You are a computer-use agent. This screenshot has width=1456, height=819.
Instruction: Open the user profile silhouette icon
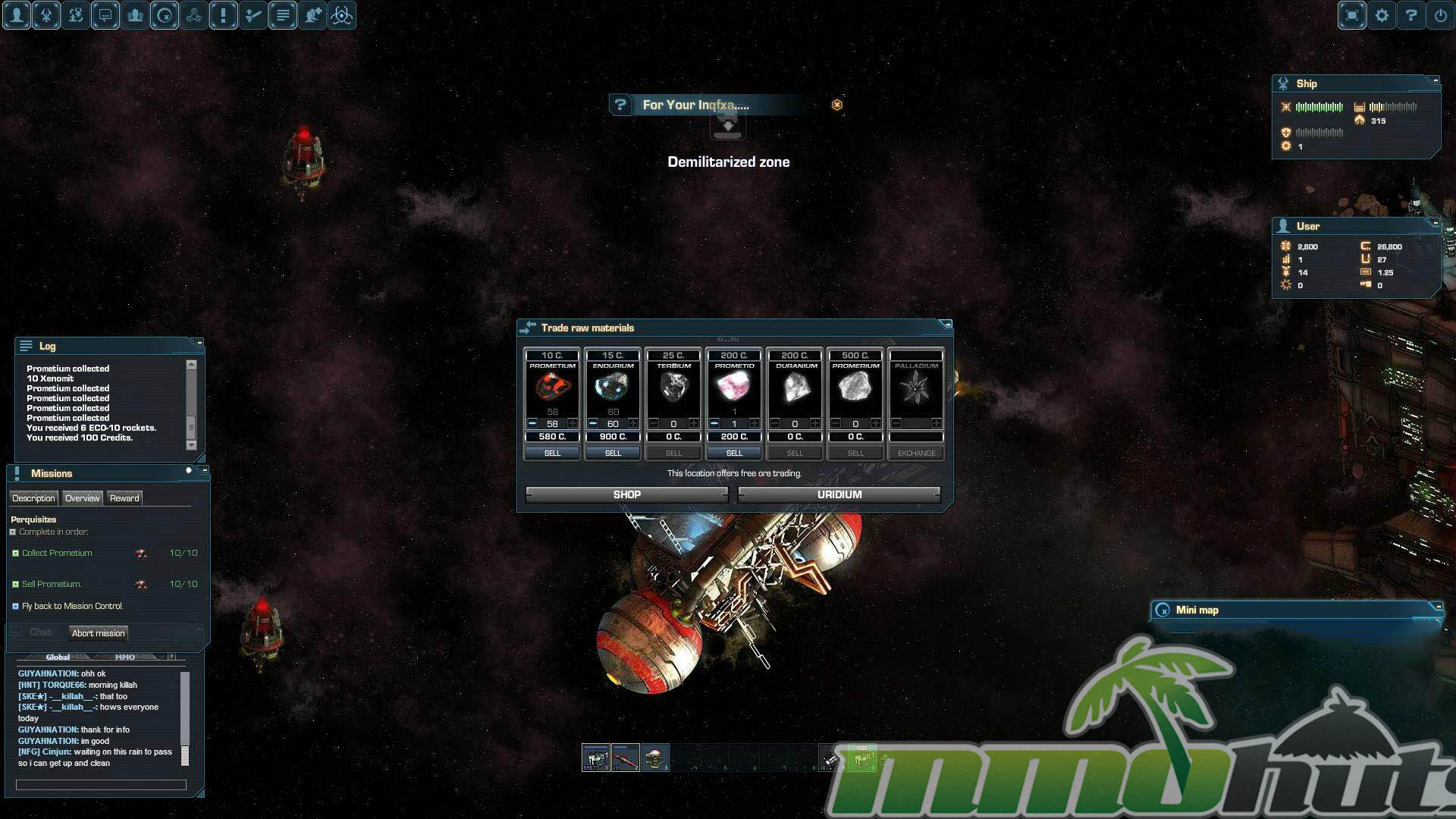17,15
